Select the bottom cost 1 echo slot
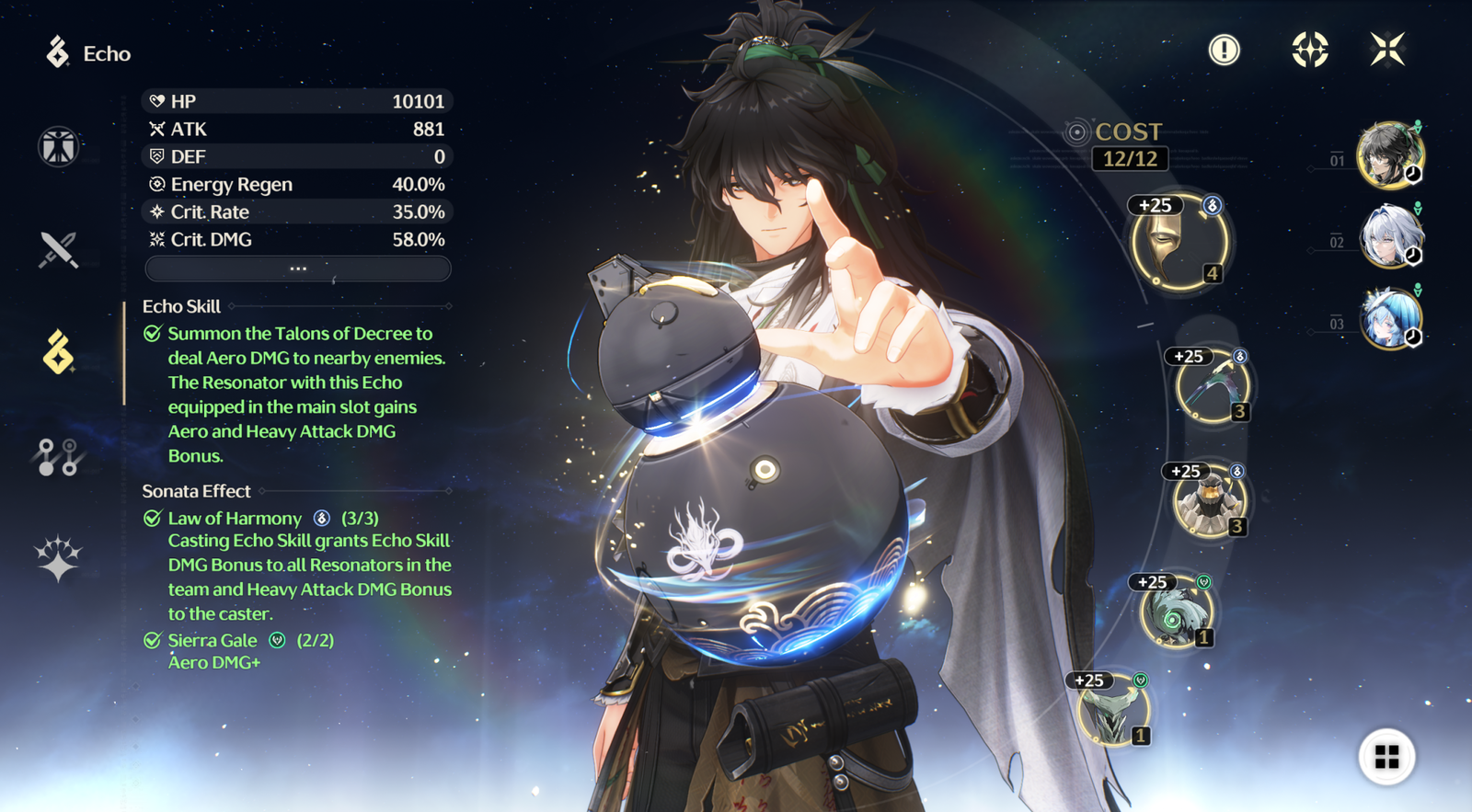 (x=1113, y=712)
